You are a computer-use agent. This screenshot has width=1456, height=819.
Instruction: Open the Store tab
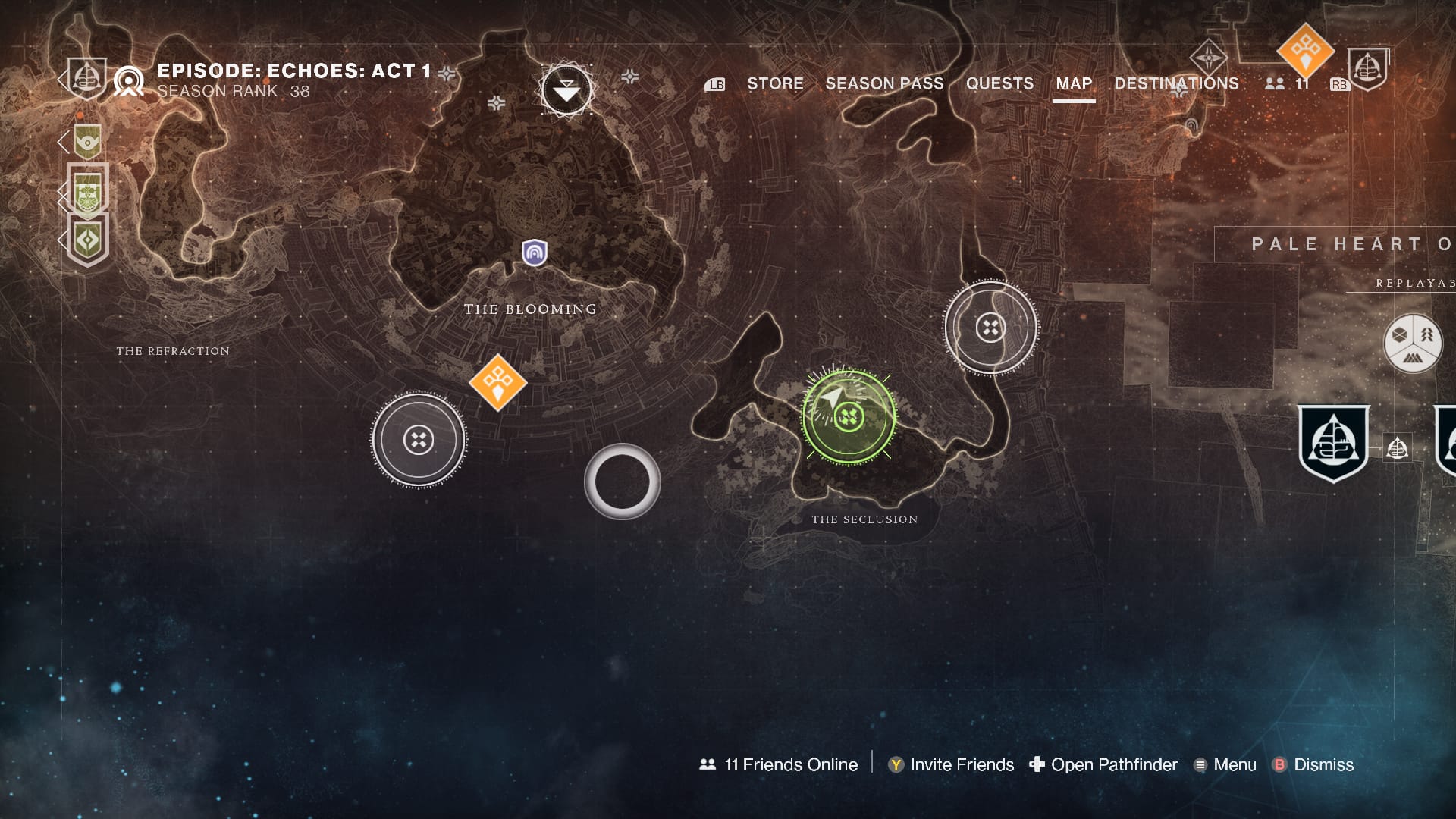(775, 83)
